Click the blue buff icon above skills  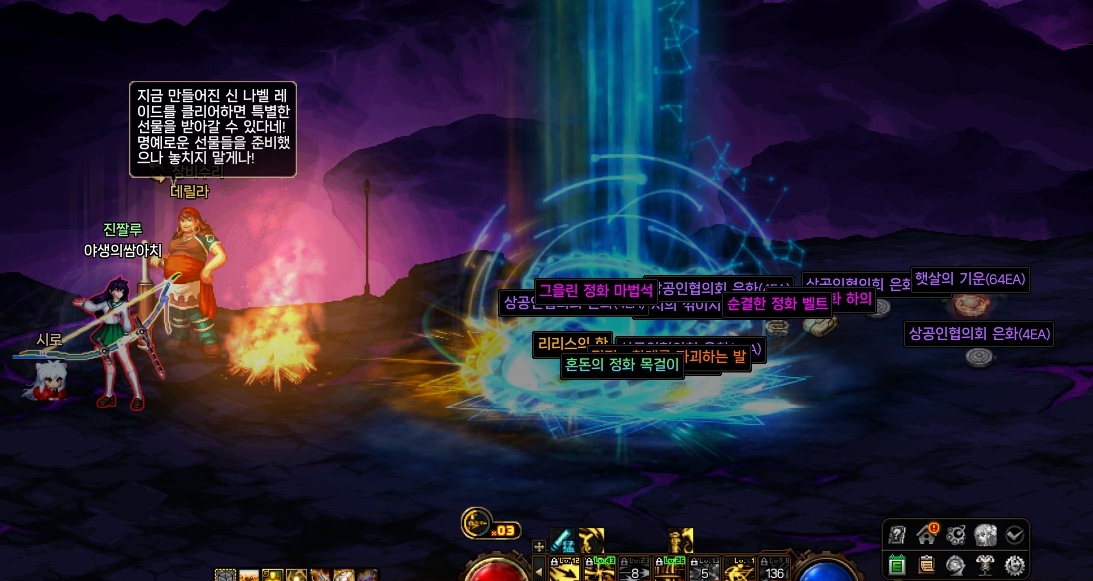[562, 541]
